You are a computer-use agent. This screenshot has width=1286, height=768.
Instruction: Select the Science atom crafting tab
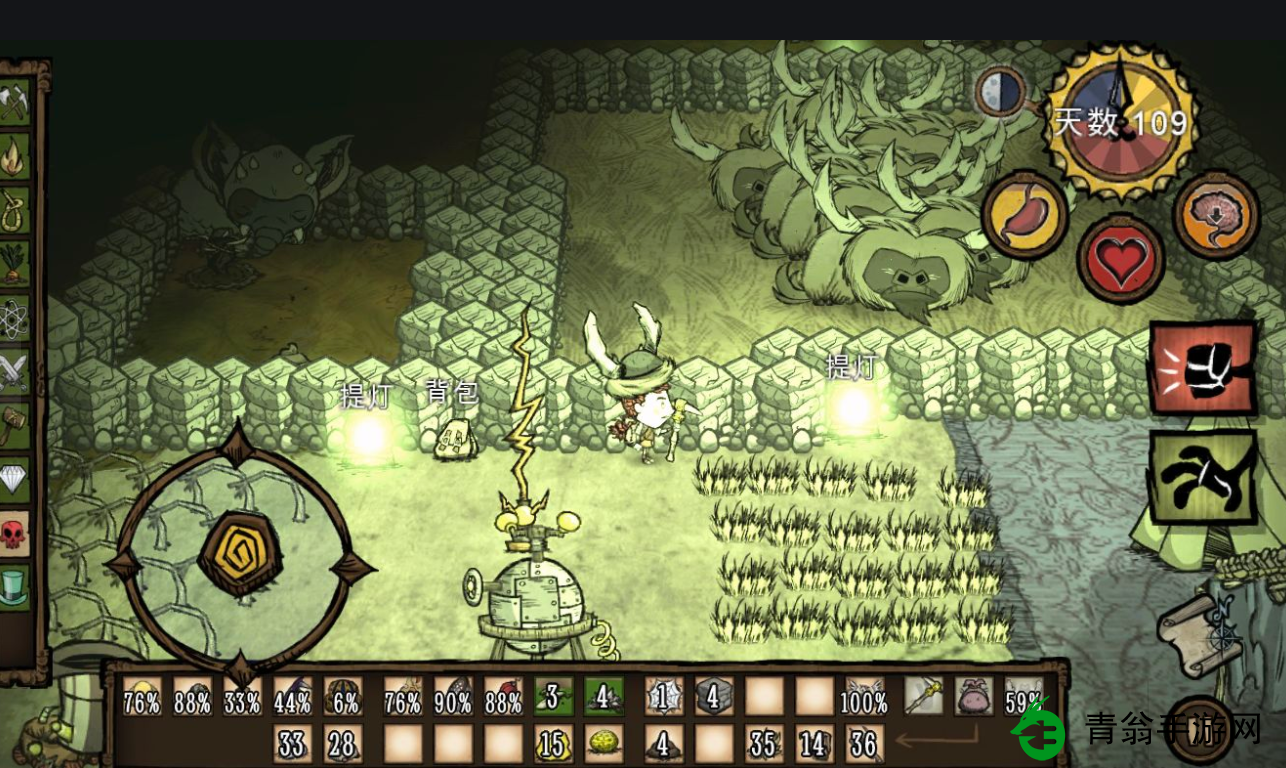tap(14, 318)
